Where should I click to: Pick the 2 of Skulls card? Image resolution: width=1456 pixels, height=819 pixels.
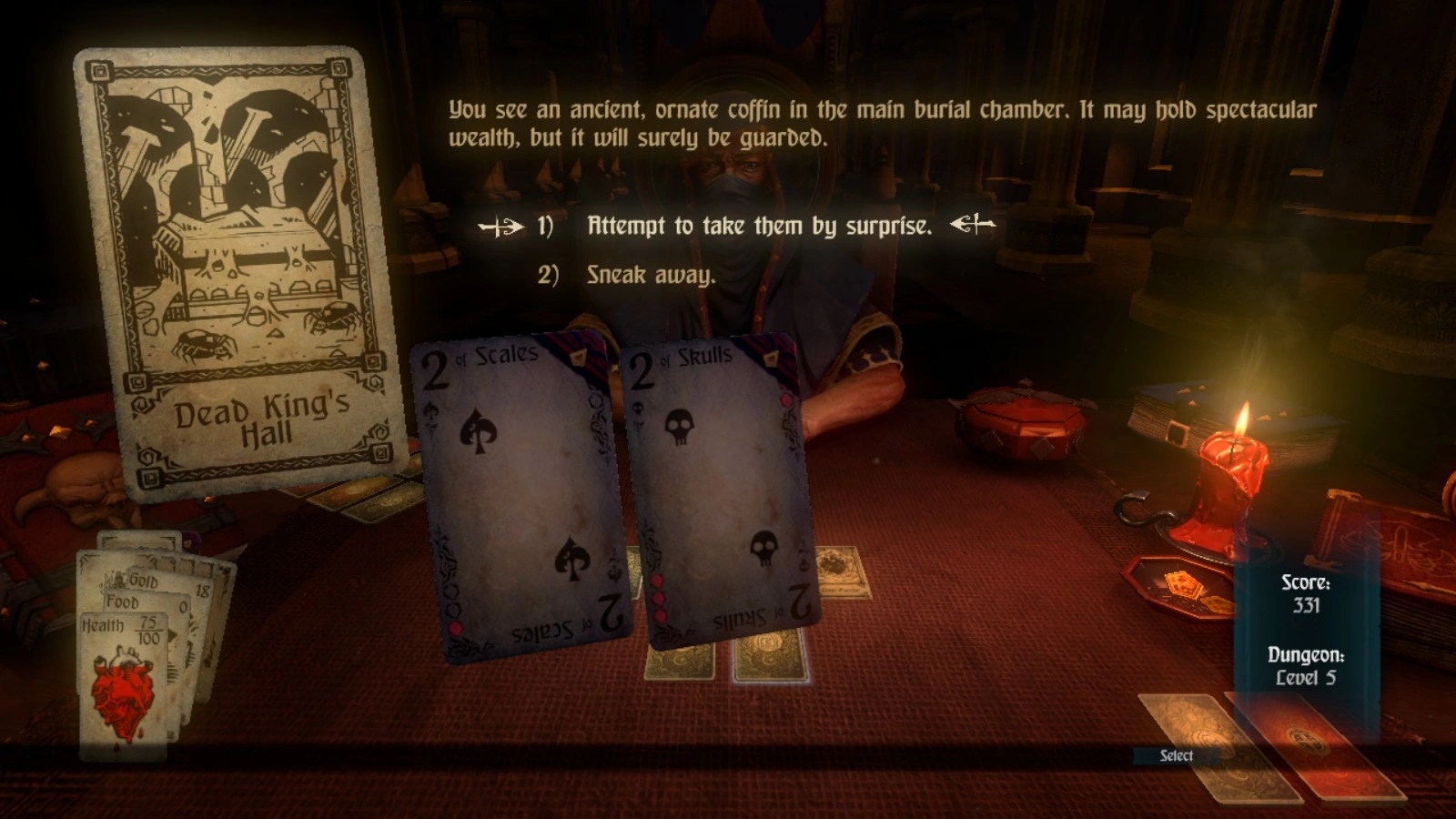point(723,491)
